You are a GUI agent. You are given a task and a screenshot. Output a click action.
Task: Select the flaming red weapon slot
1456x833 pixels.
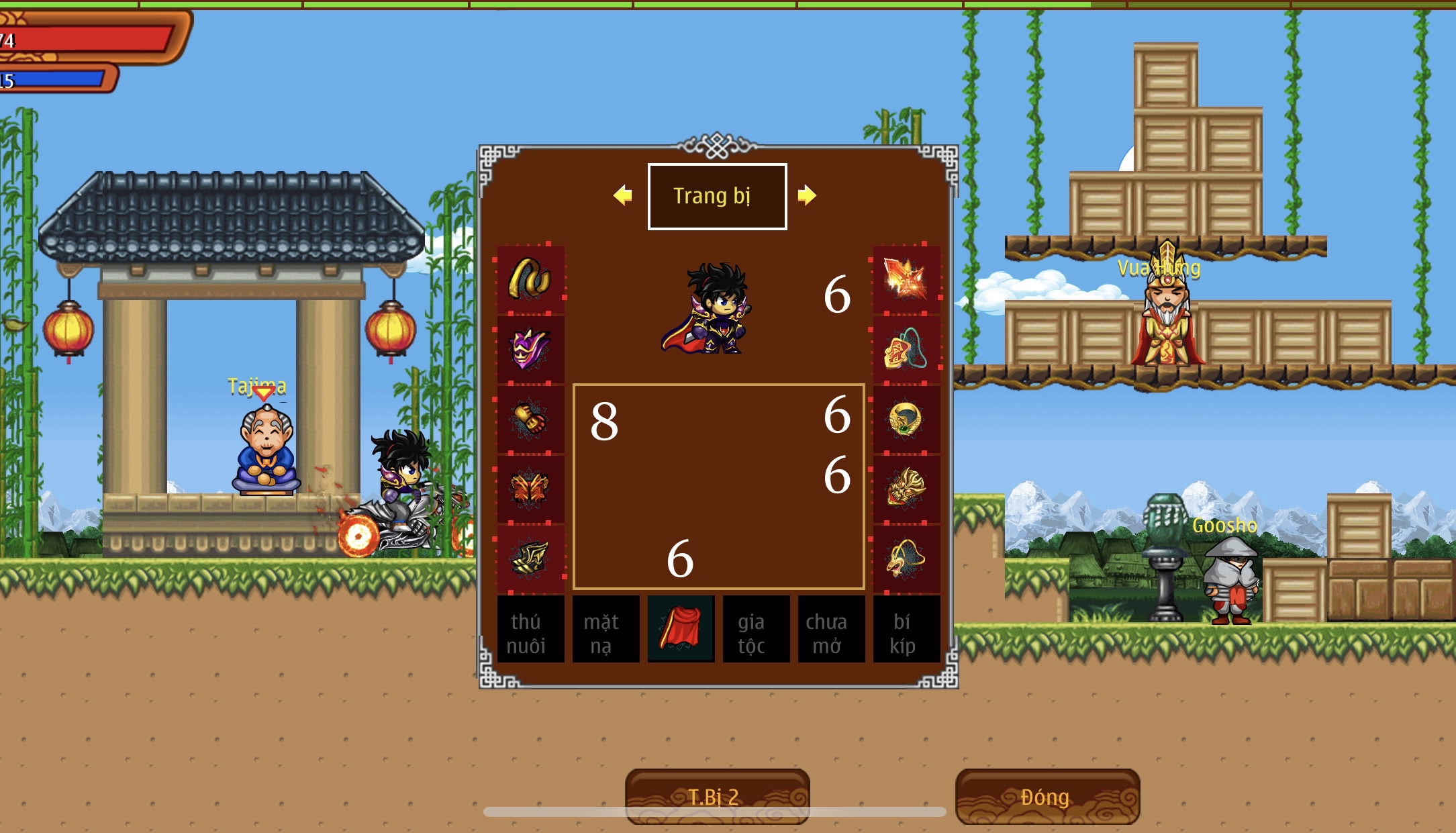click(x=906, y=279)
